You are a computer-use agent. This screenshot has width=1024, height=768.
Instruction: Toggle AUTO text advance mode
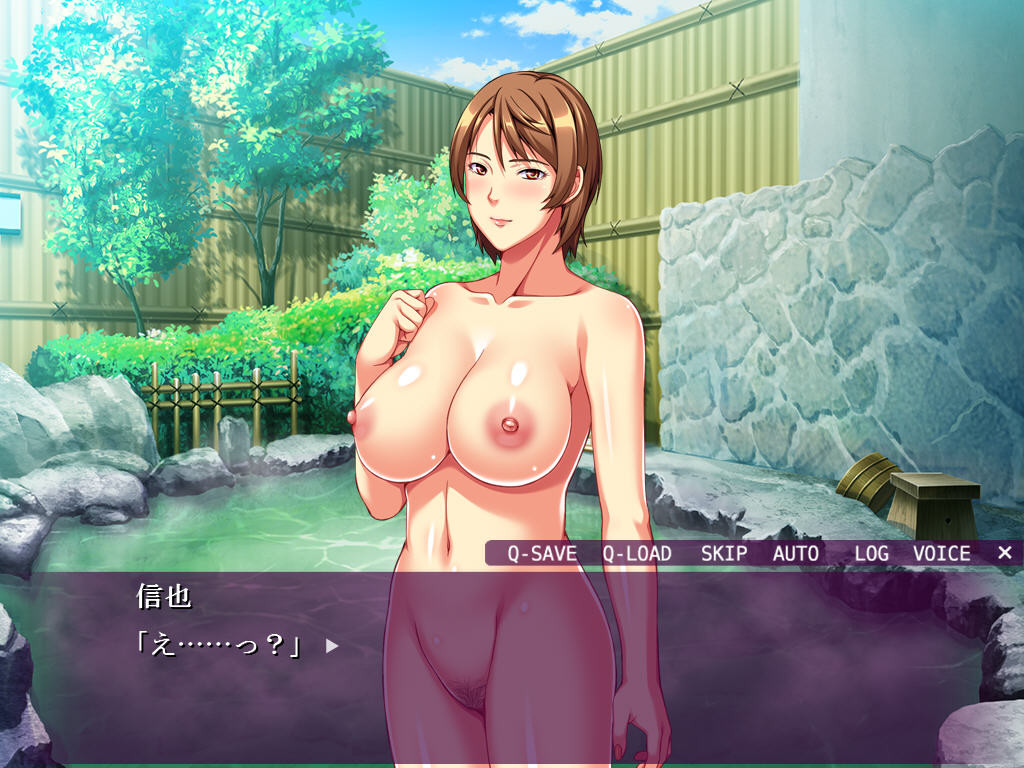point(796,553)
